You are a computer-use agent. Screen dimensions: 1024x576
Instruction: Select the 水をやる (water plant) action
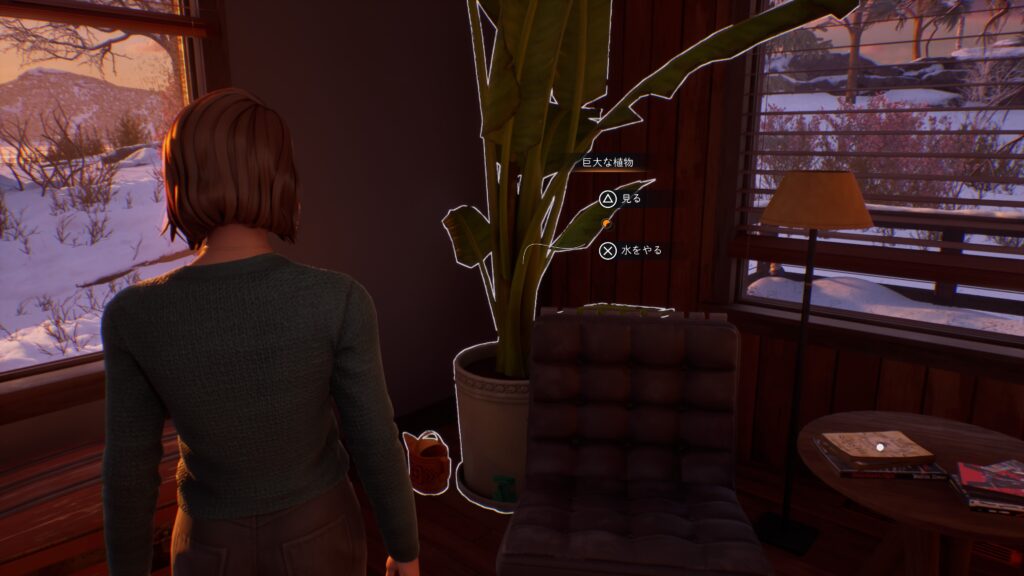(x=630, y=250)
